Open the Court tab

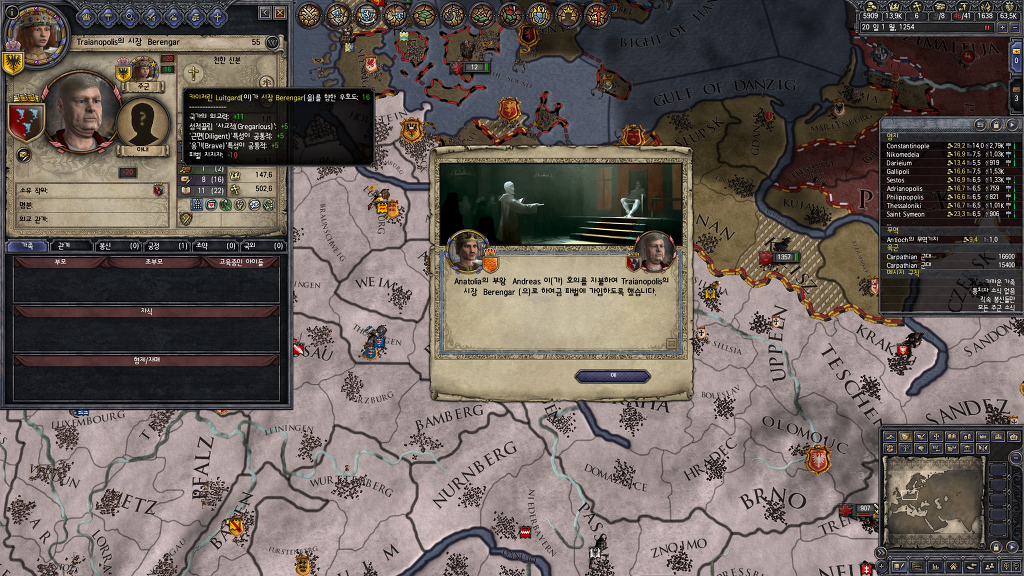click(x=158, y=245)
